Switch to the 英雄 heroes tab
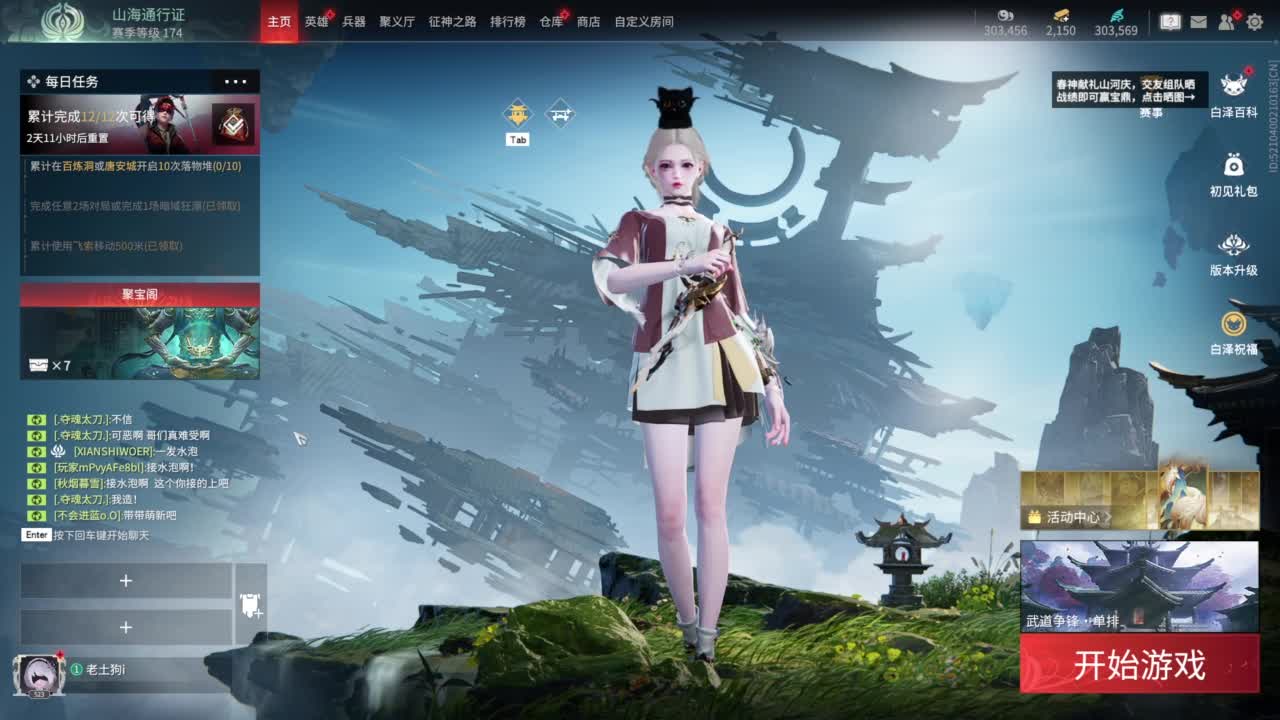Image resolution: width=1280 pixels, height=720 pixels. tap(317, 21)
